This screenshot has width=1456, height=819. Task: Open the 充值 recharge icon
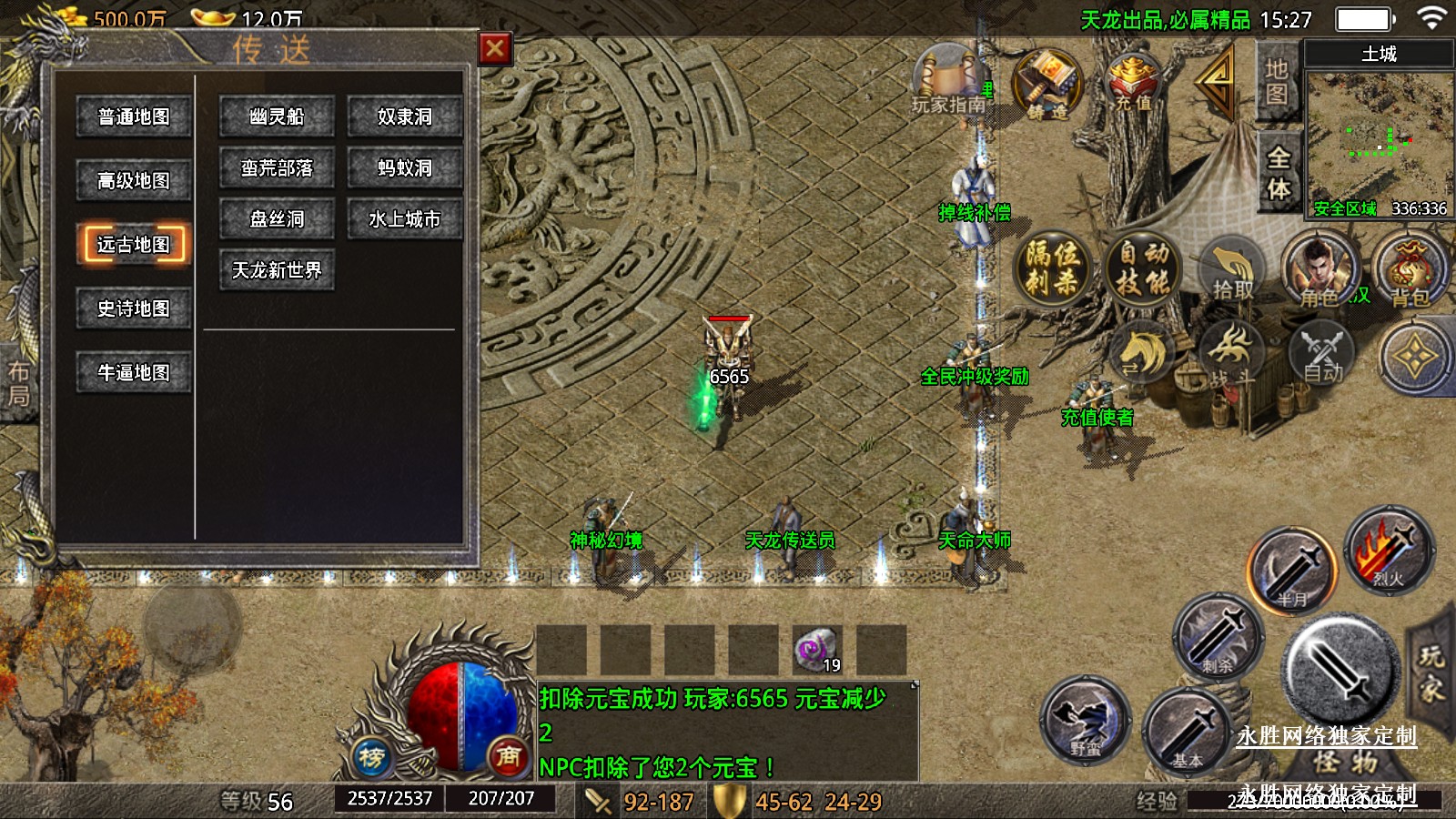click(x=1133, y=82)
